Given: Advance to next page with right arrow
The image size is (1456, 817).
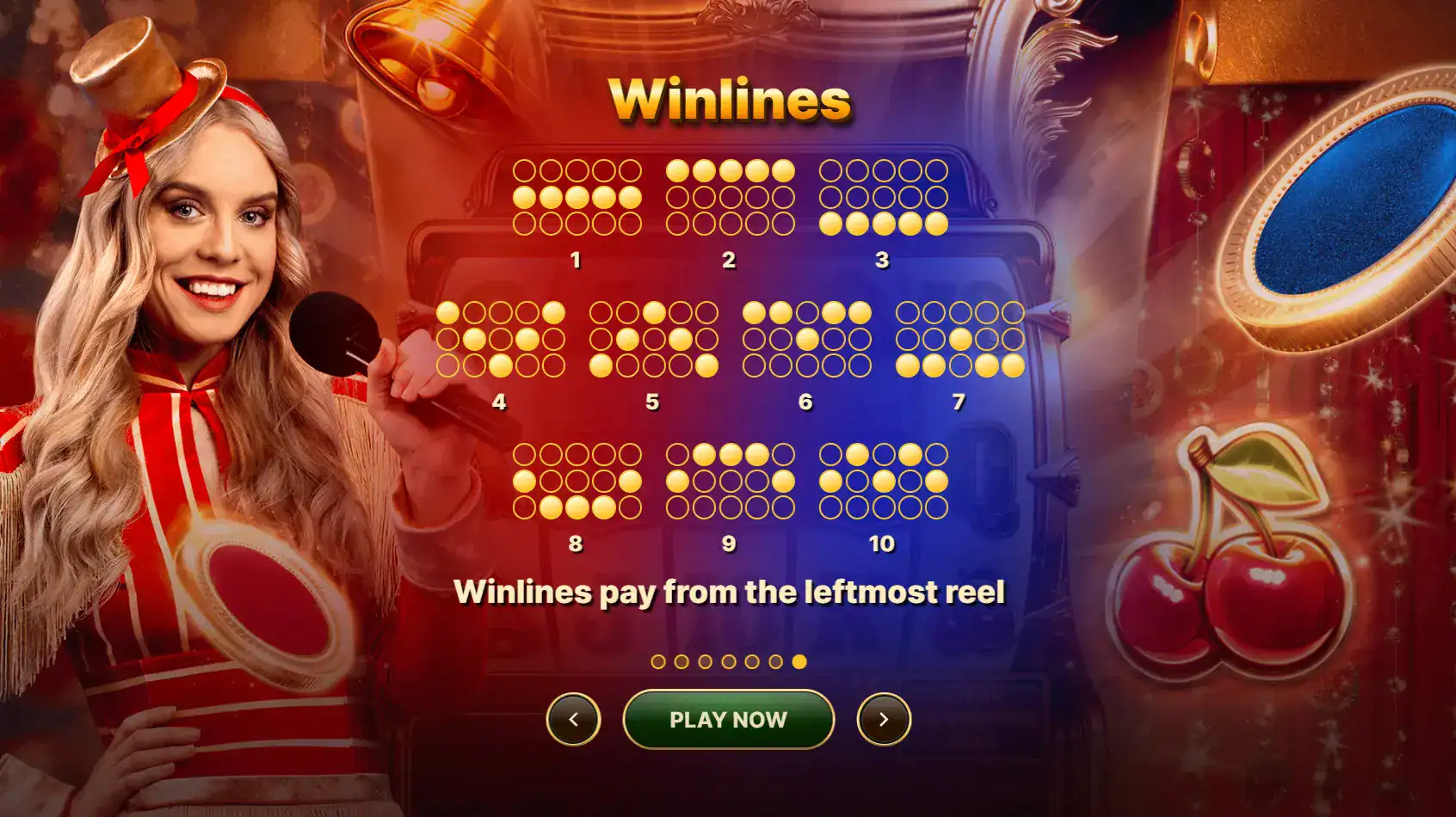Looking at the screenshot, I should point(885,719).
